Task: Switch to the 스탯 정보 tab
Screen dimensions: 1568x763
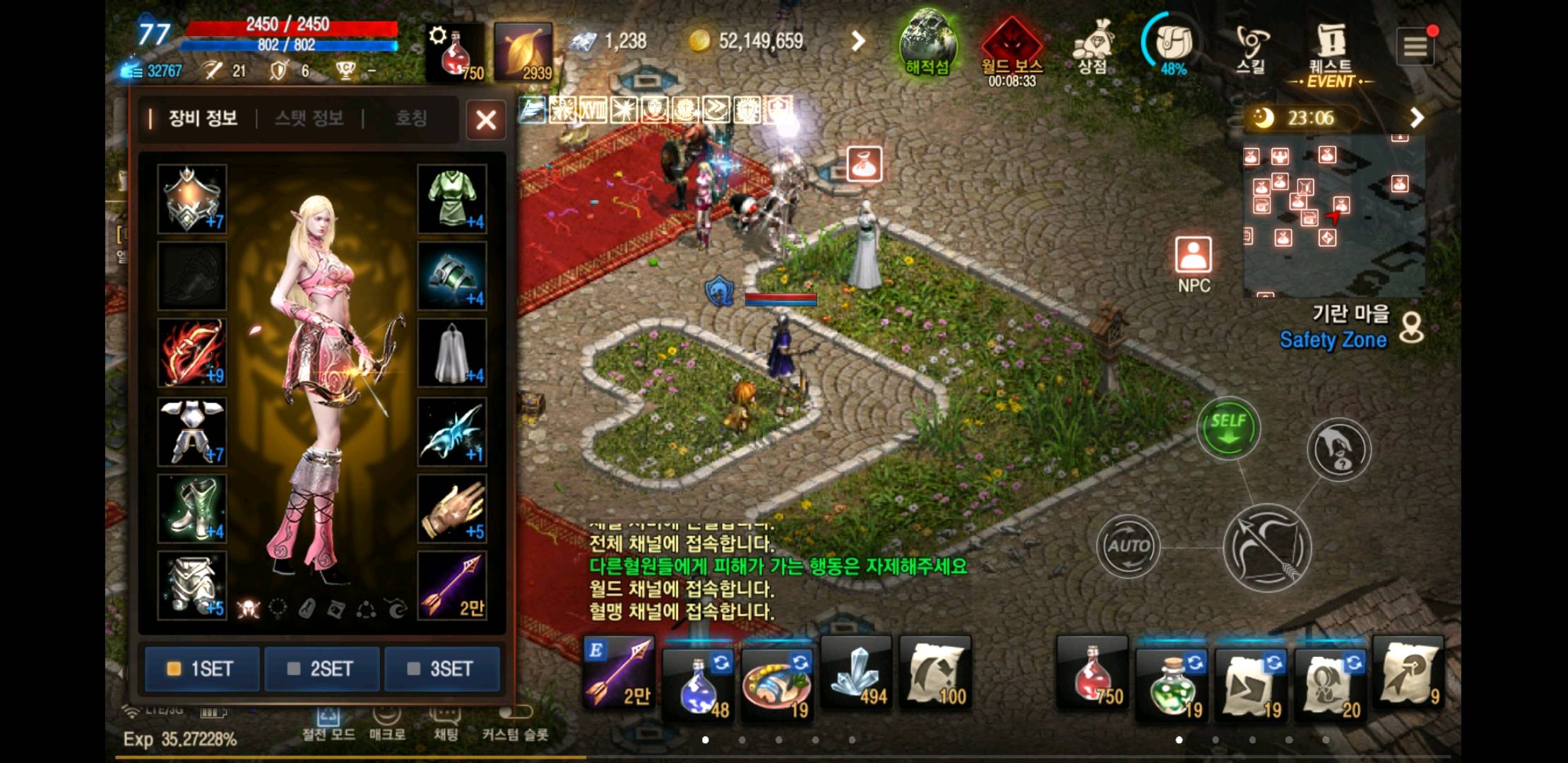Action: coord(309,119)
